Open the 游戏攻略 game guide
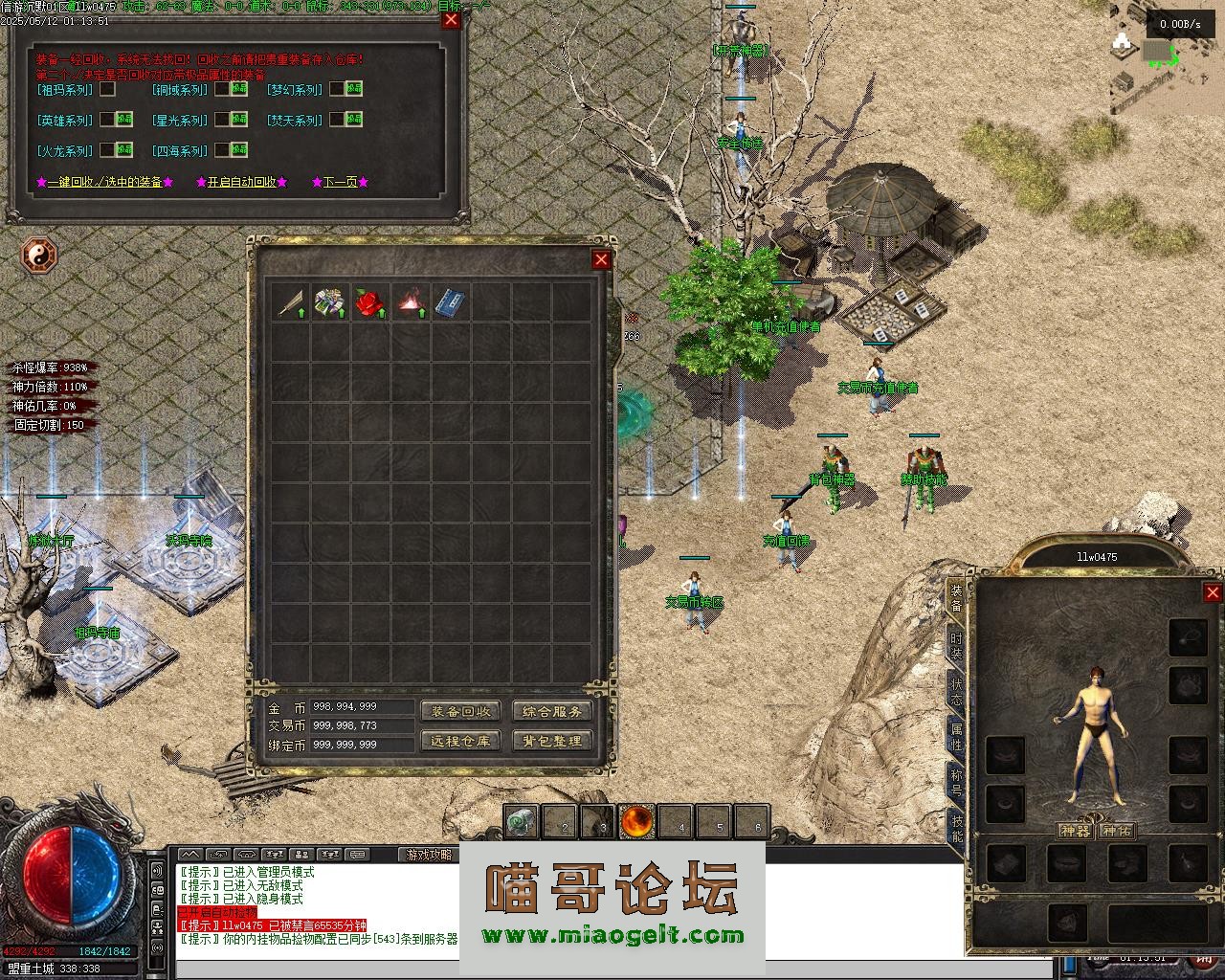The image size is (1225, 980). (428, 855)
